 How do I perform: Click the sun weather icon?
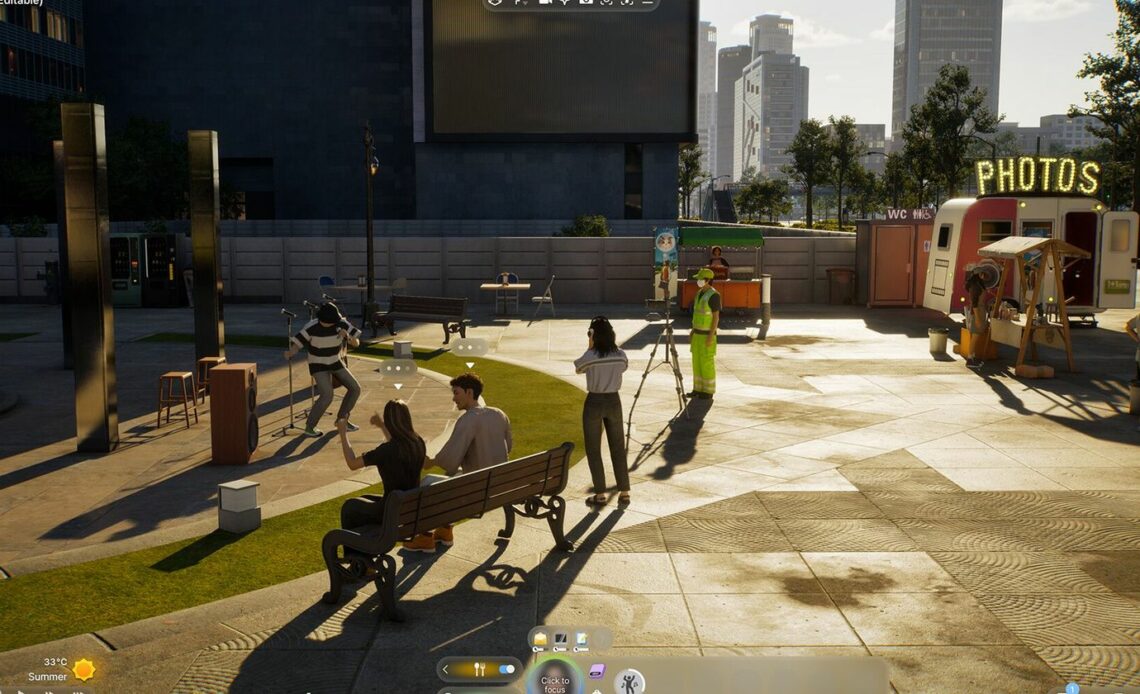(83, 669)
